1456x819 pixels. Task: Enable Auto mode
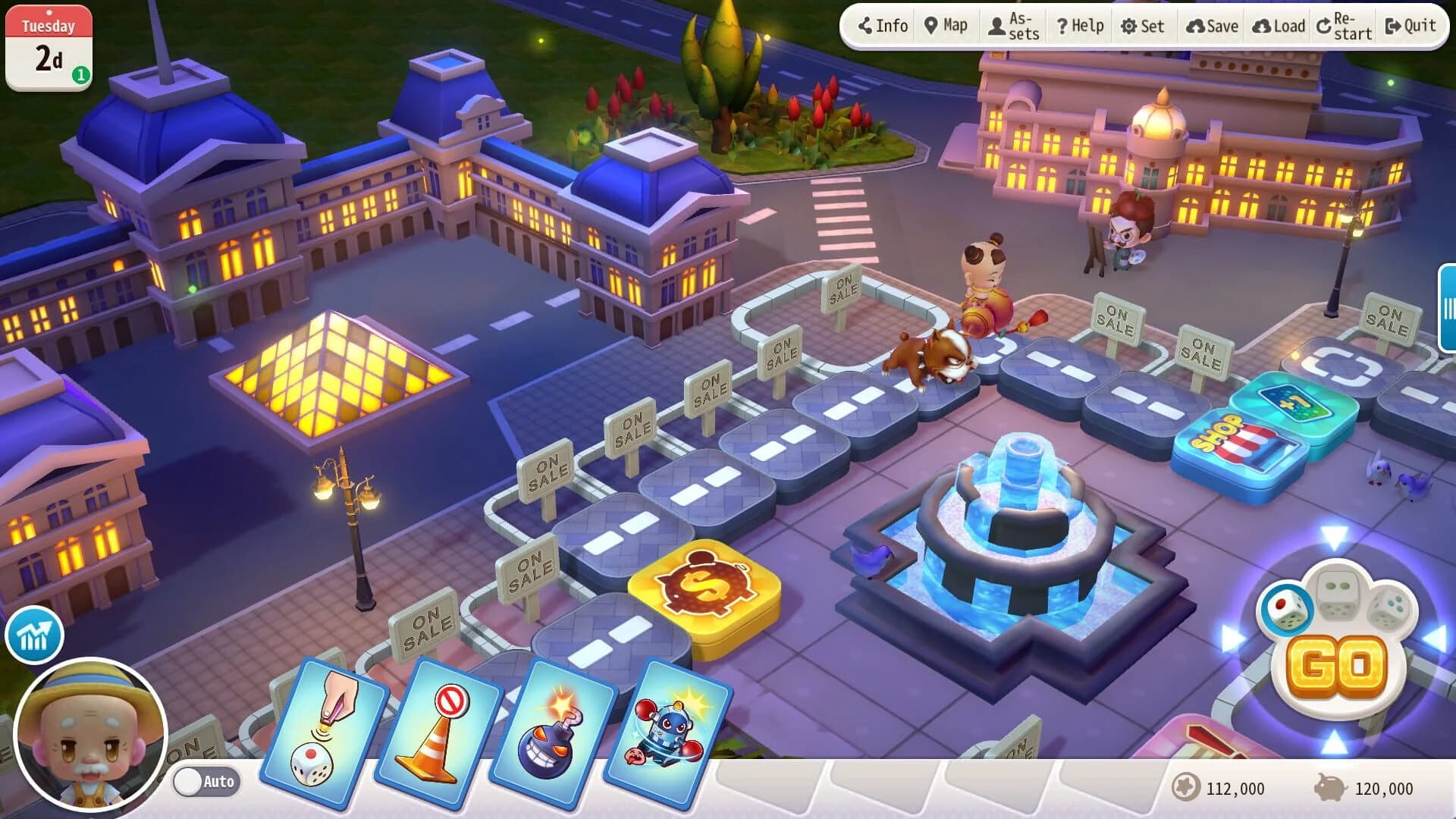206,782
